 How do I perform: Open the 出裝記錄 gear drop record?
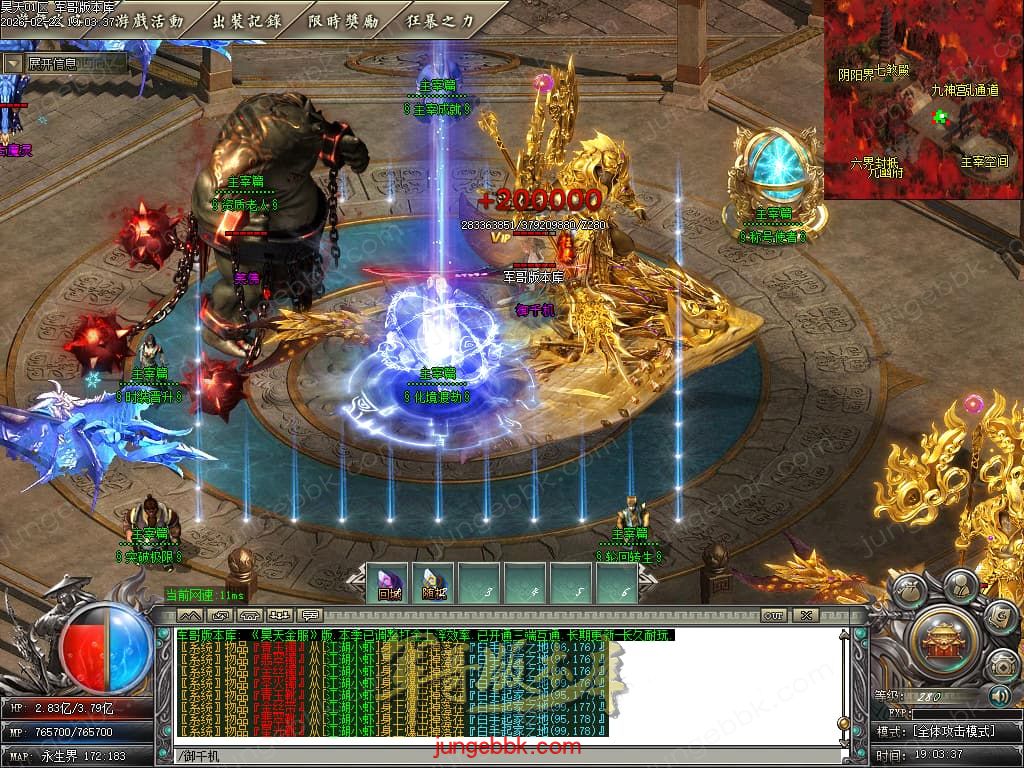coord(248,20)
